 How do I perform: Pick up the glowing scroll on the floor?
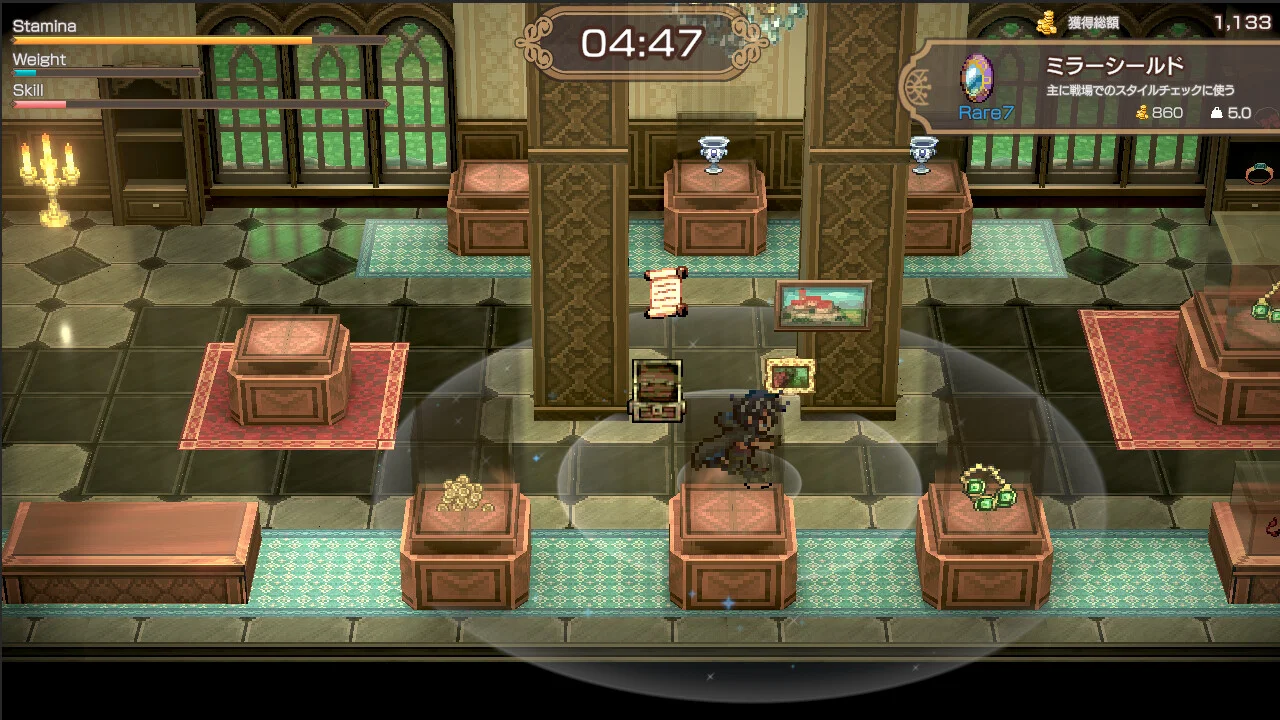(x=663, y=292)
